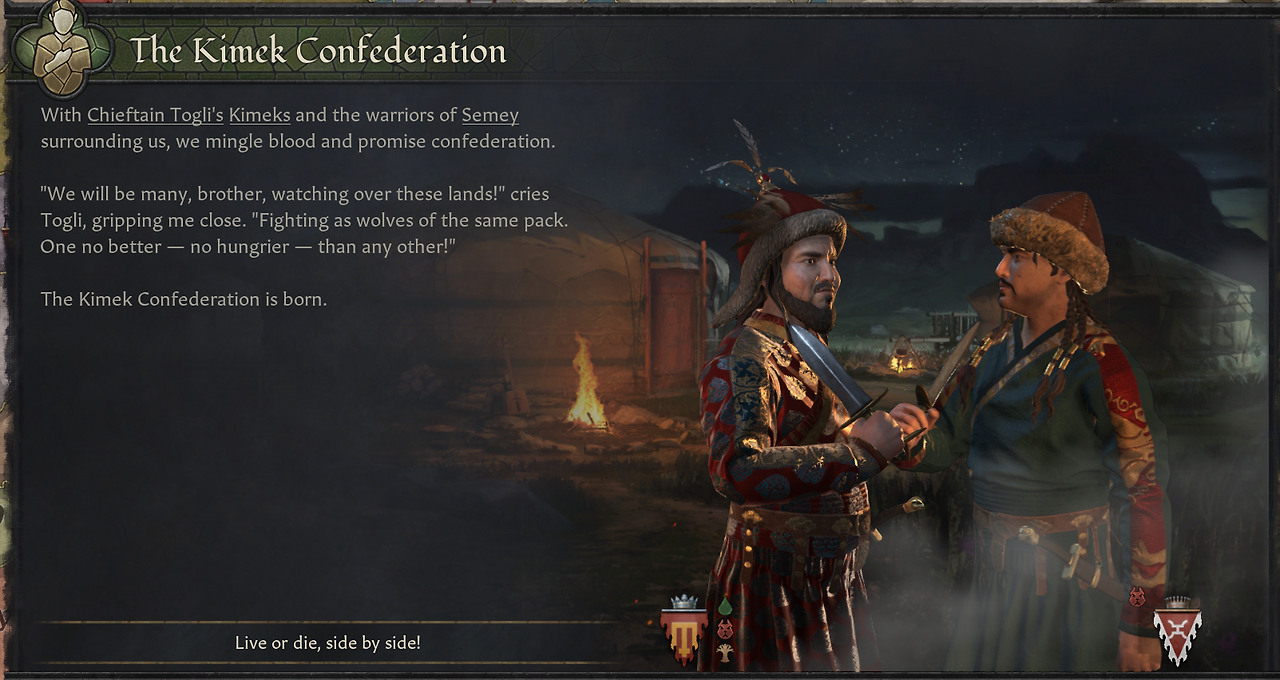Choose "Live or die, side by side!" option
Image resolution: width=1280 pixels, height=680 pixels.
coord(328,643)
